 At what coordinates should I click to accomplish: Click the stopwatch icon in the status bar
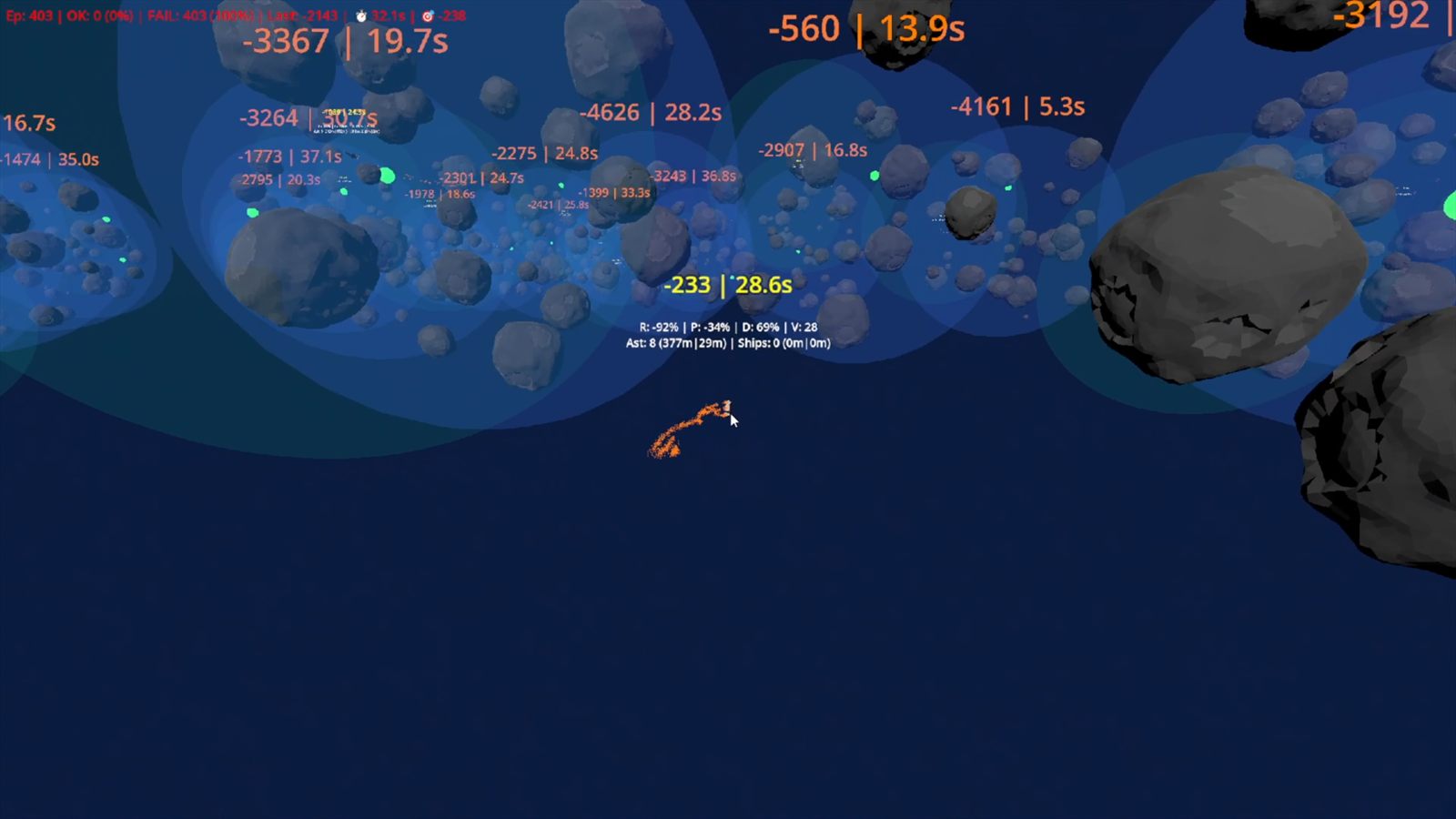click(x=361, y=15)
